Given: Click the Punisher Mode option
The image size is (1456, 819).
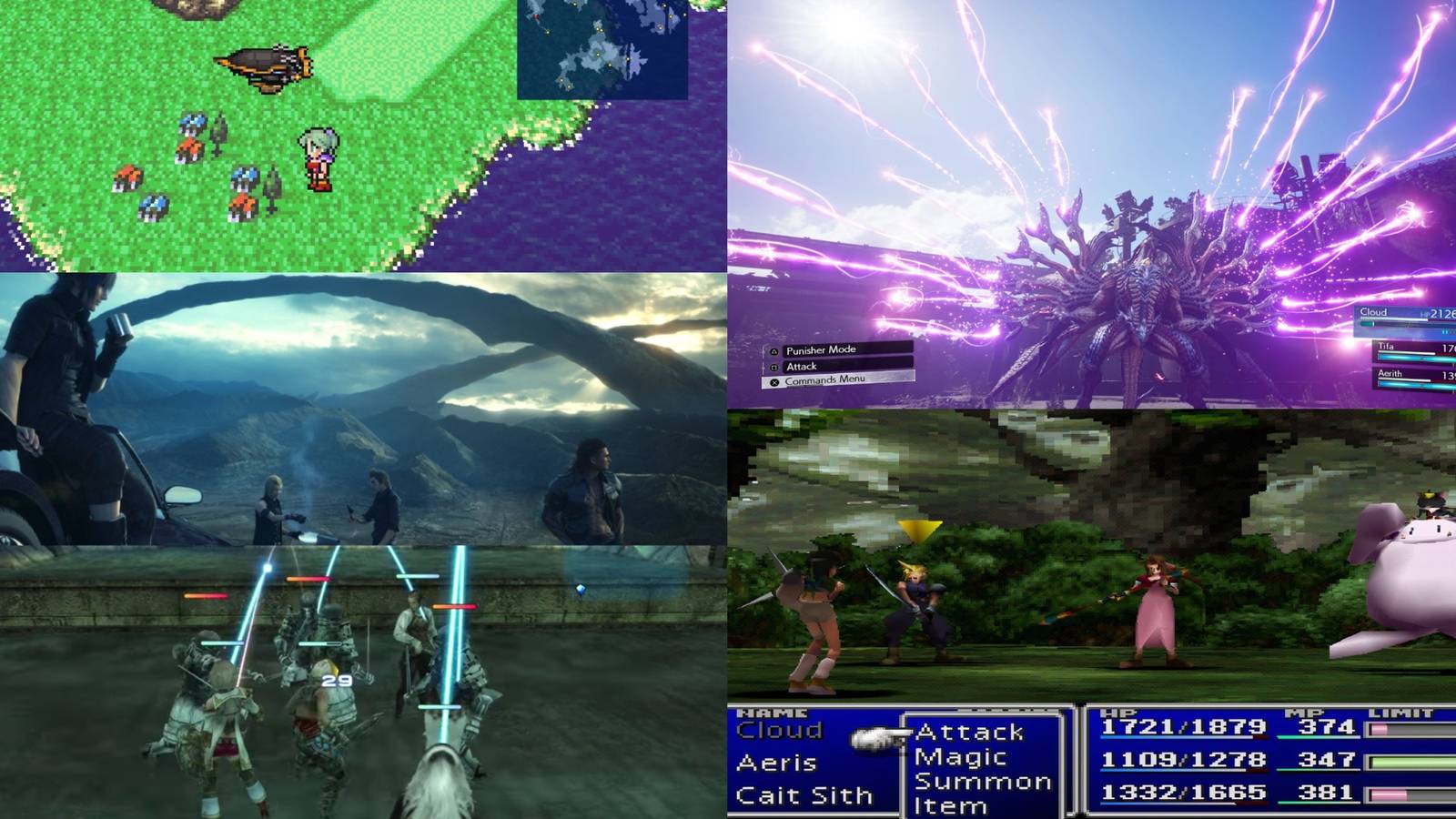Looking at the screenshot, I should coord(822,350).
